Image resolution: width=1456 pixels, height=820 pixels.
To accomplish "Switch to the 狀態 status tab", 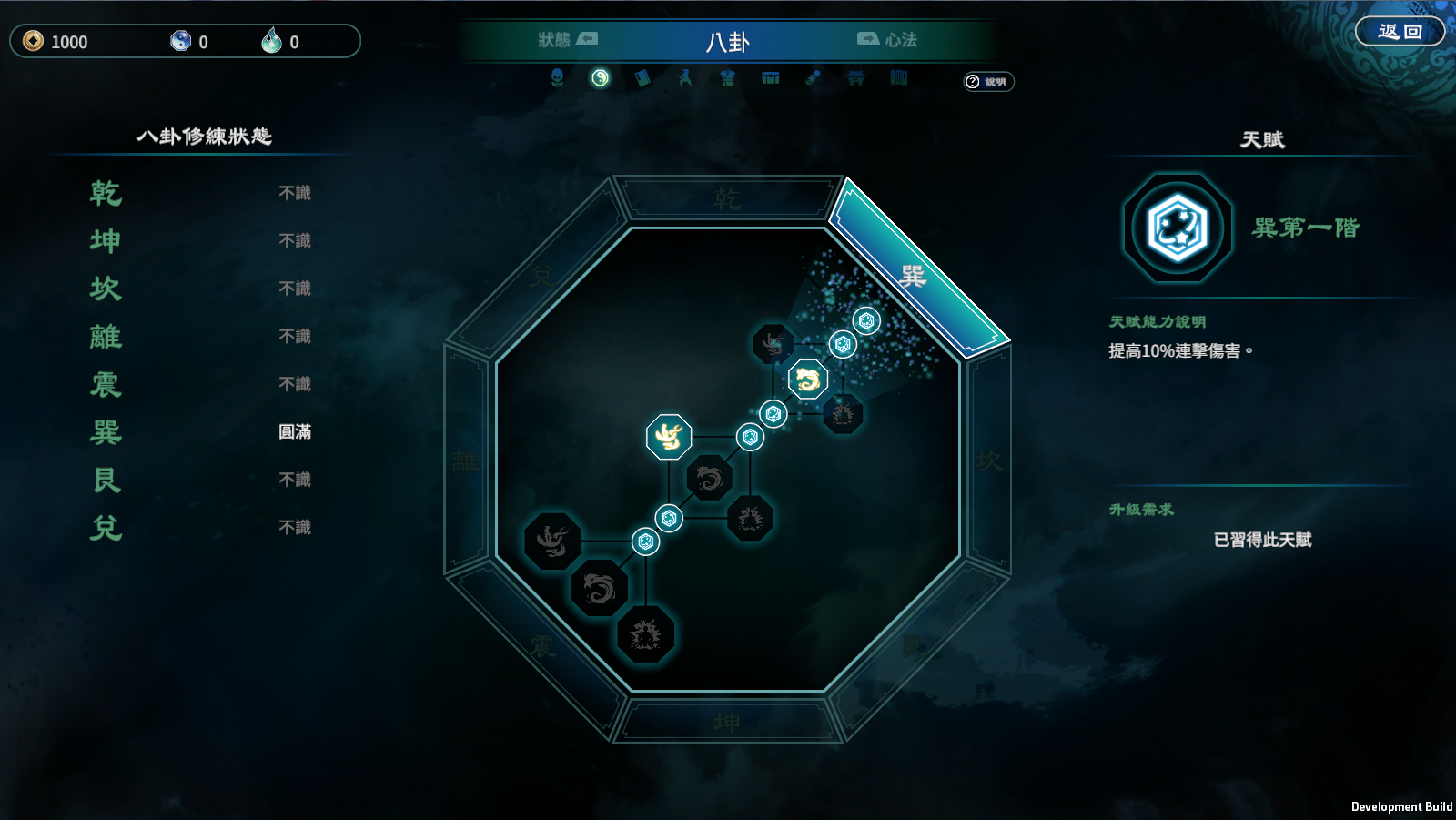I will click(x=567, y=40).
